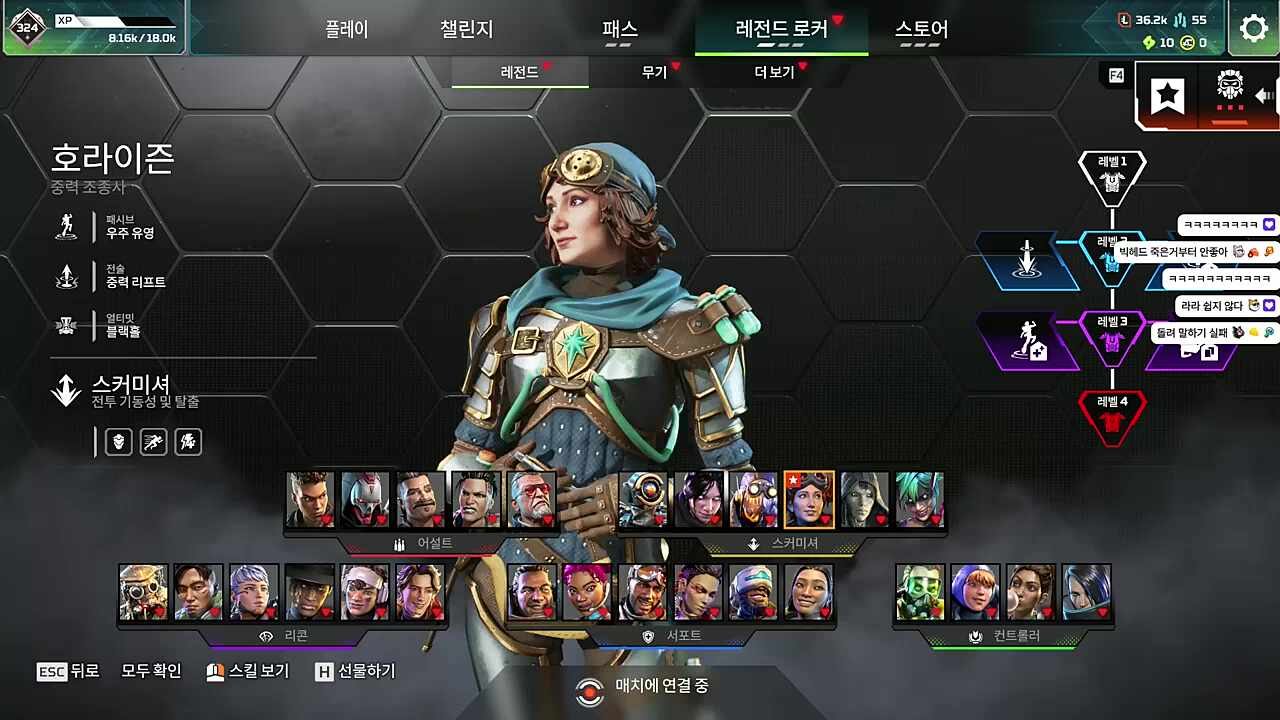
Task: Select the 레벨 1 reward node at the top
Action: [1113, 173]
